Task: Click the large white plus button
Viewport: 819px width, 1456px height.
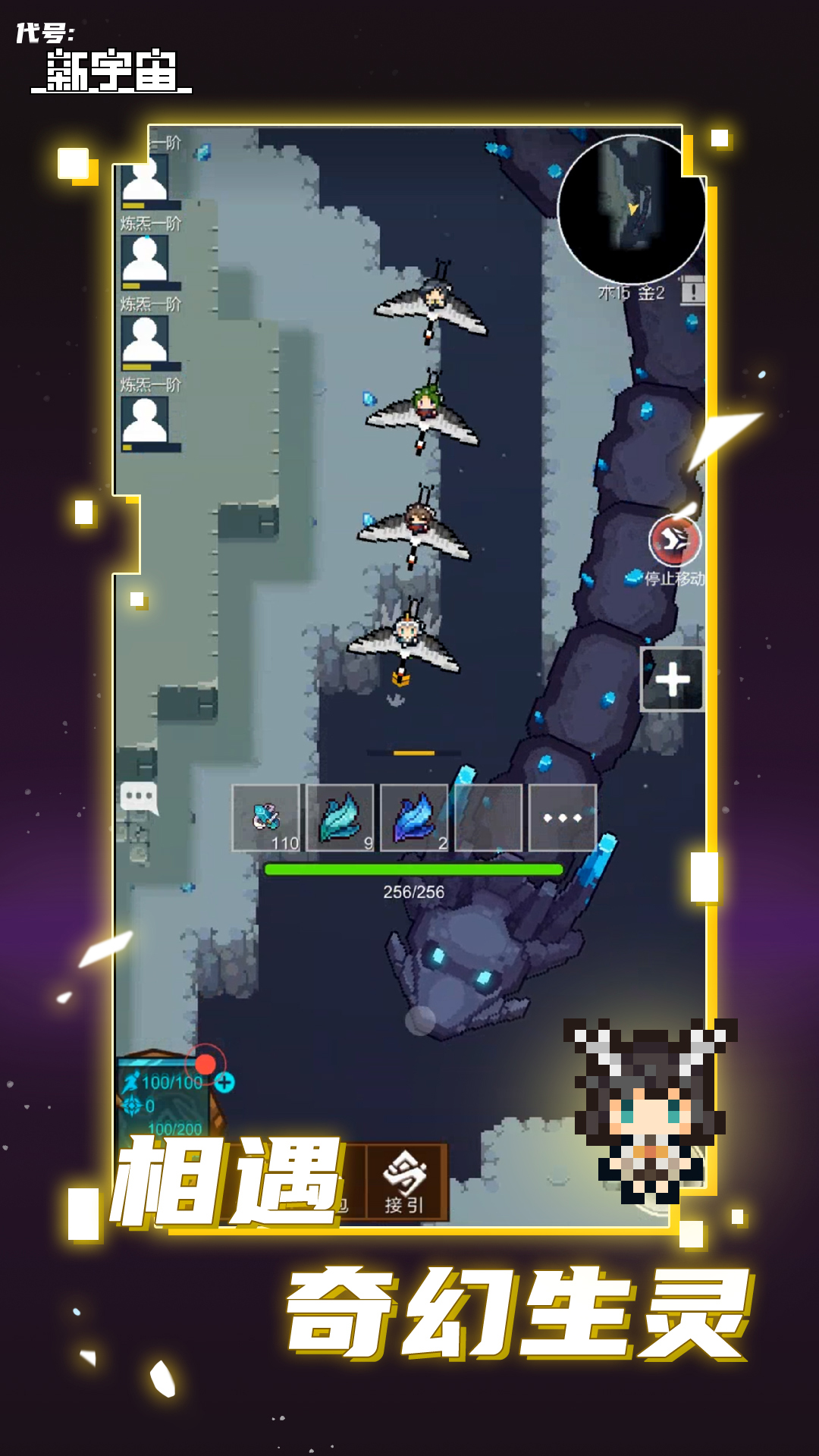Action: 672,679
